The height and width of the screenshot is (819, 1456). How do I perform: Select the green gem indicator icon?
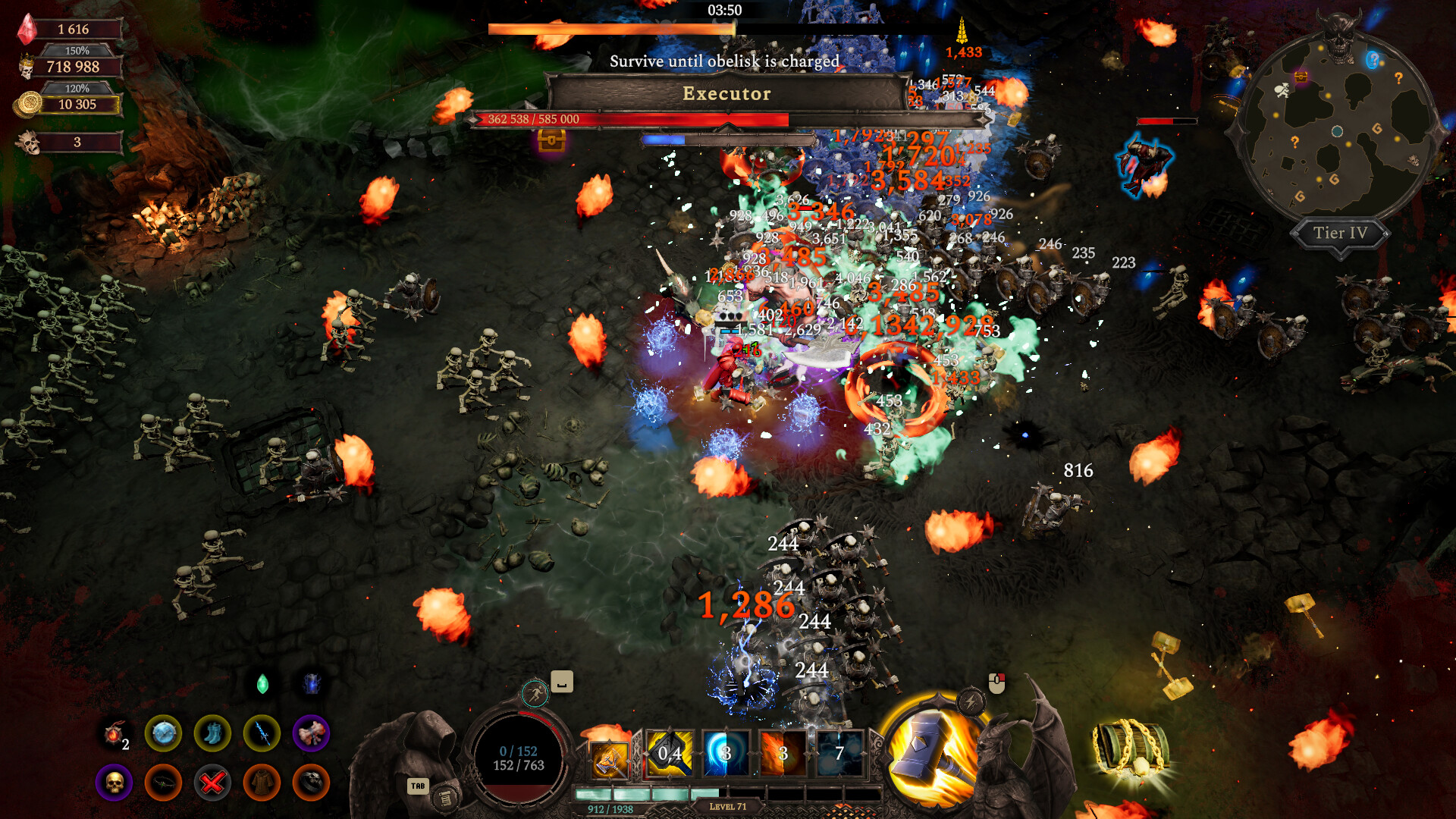pos(262,683)
